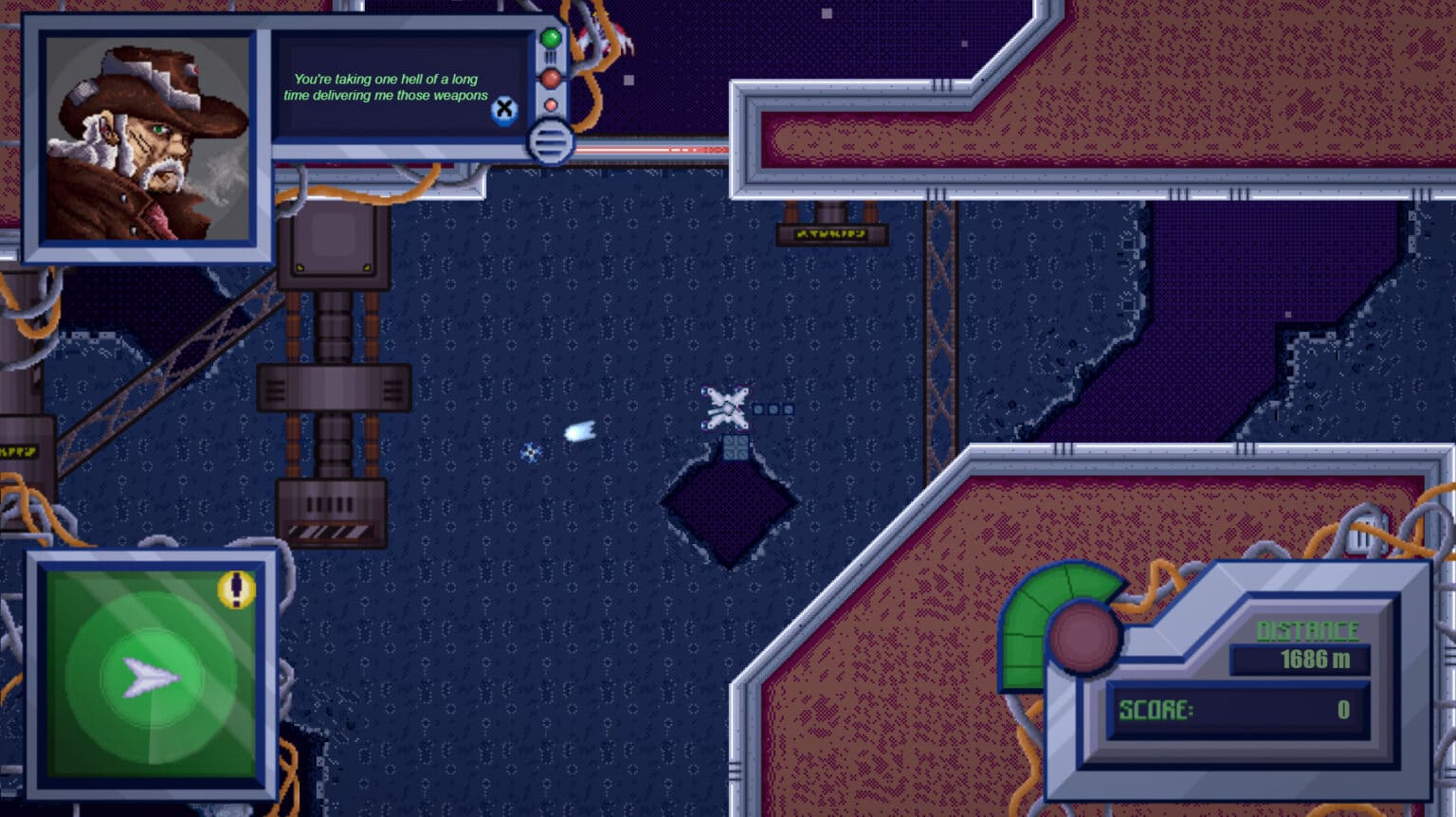Open the radar minimap panel
The image size is (1456, 817).
click(x=150, y=675)
